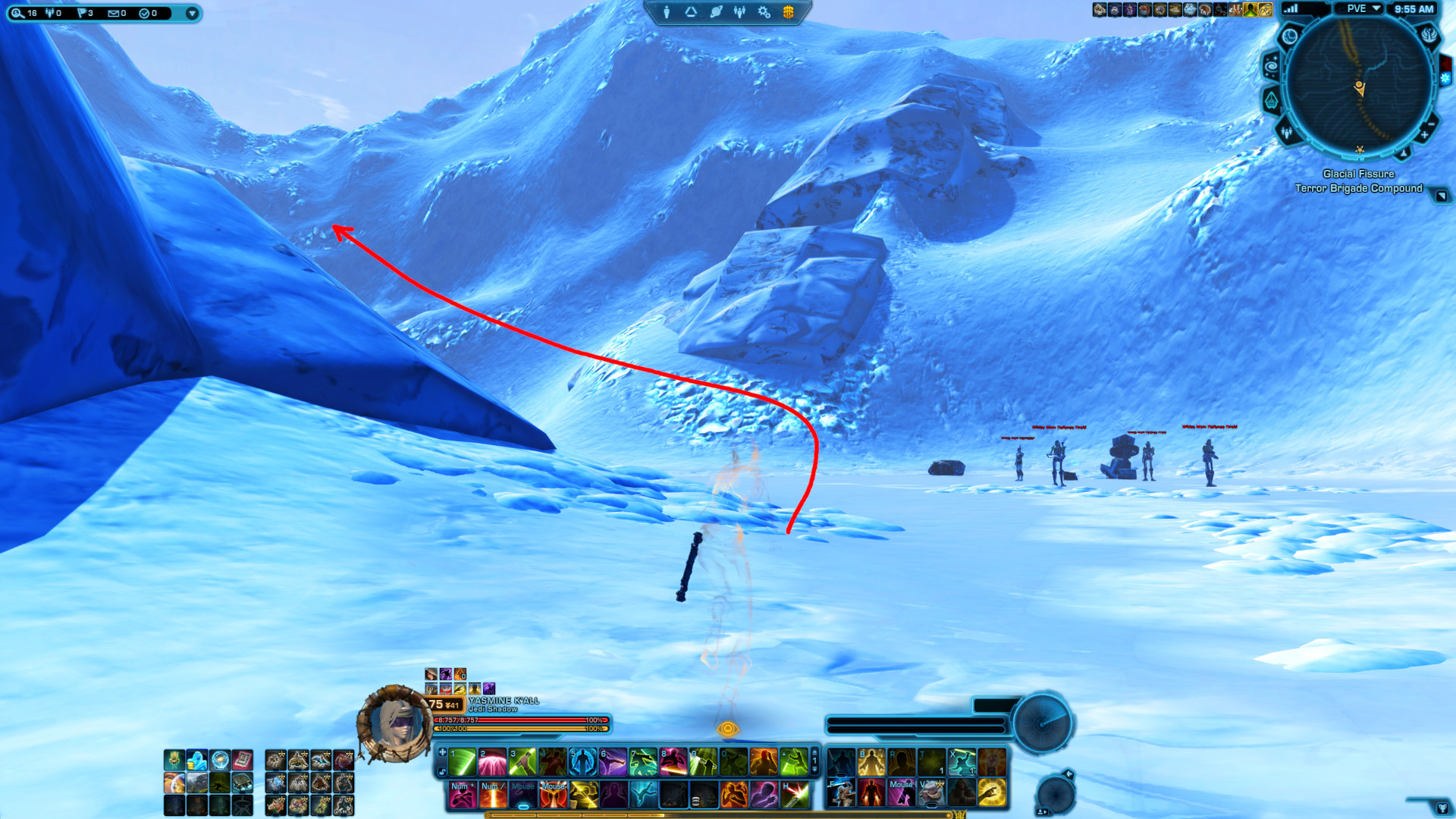Viewport: 1456px width, 819px height.
Task: Click the starship icon on the minimap edge
Action: (x=1271, y=100)
